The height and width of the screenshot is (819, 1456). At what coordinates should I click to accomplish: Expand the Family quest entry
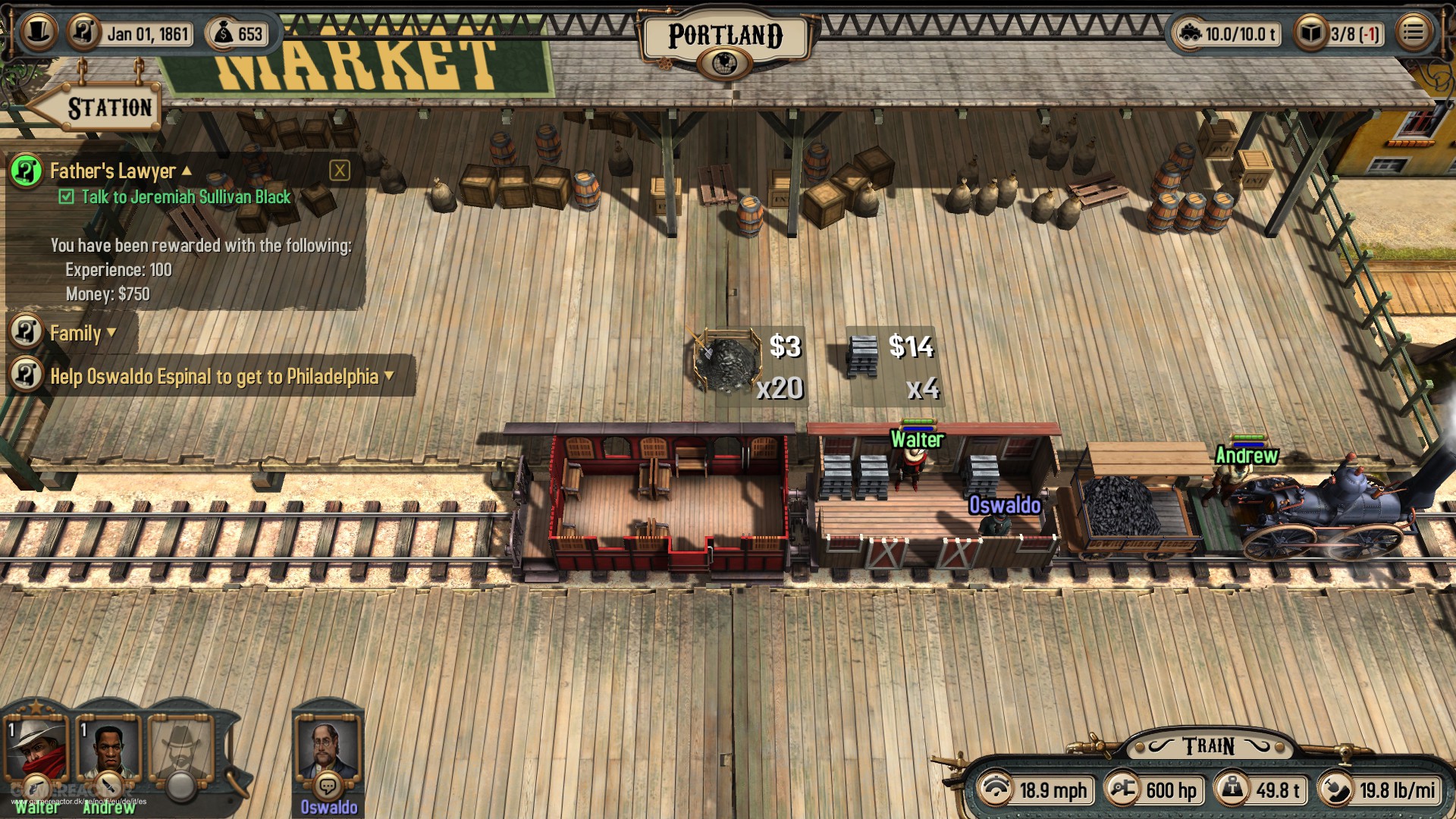[x=111, y=333]
